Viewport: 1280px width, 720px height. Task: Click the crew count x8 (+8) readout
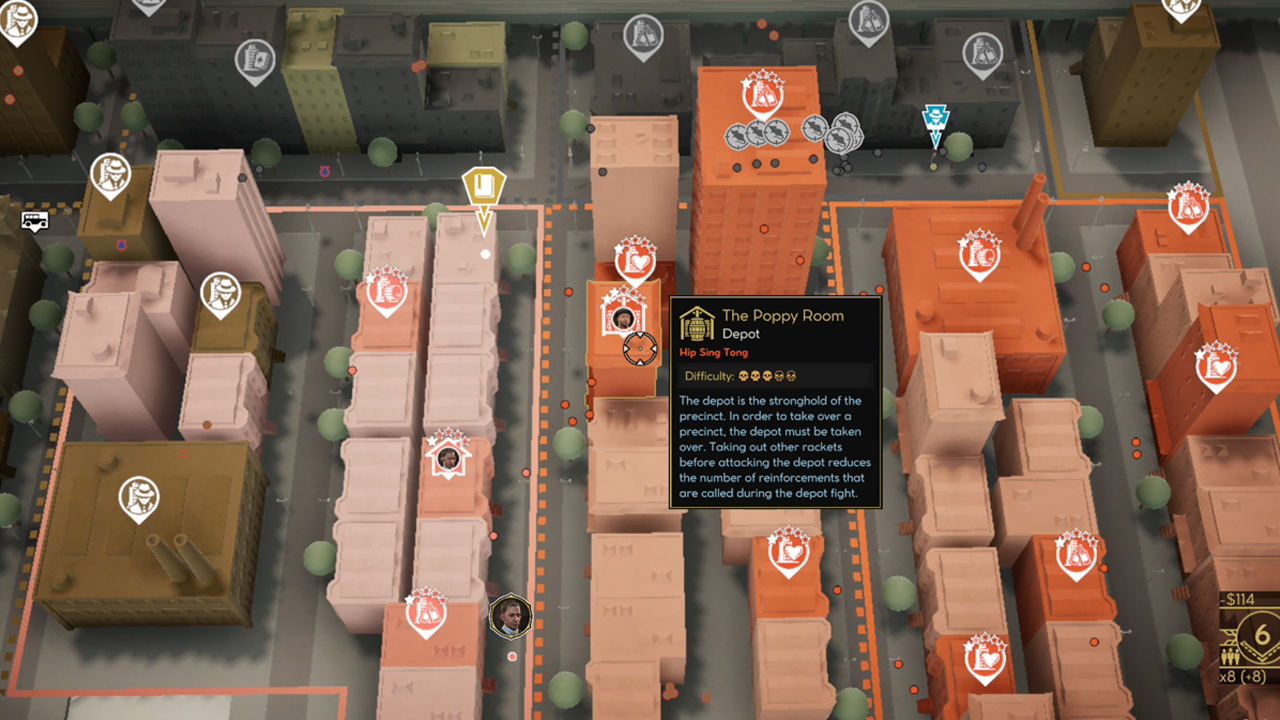[x=1243, y=677]
